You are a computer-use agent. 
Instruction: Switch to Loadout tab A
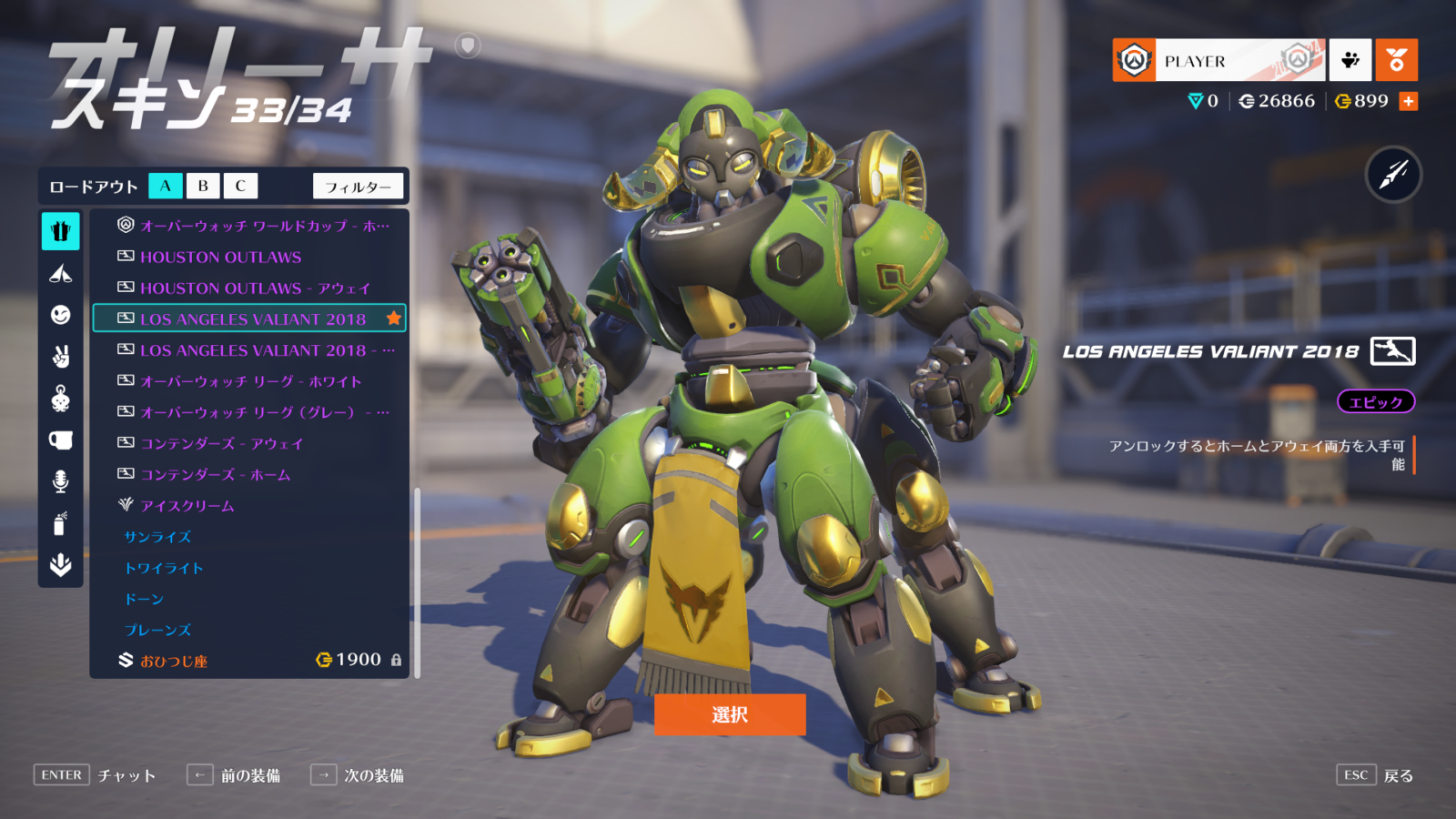click(165, 186)
